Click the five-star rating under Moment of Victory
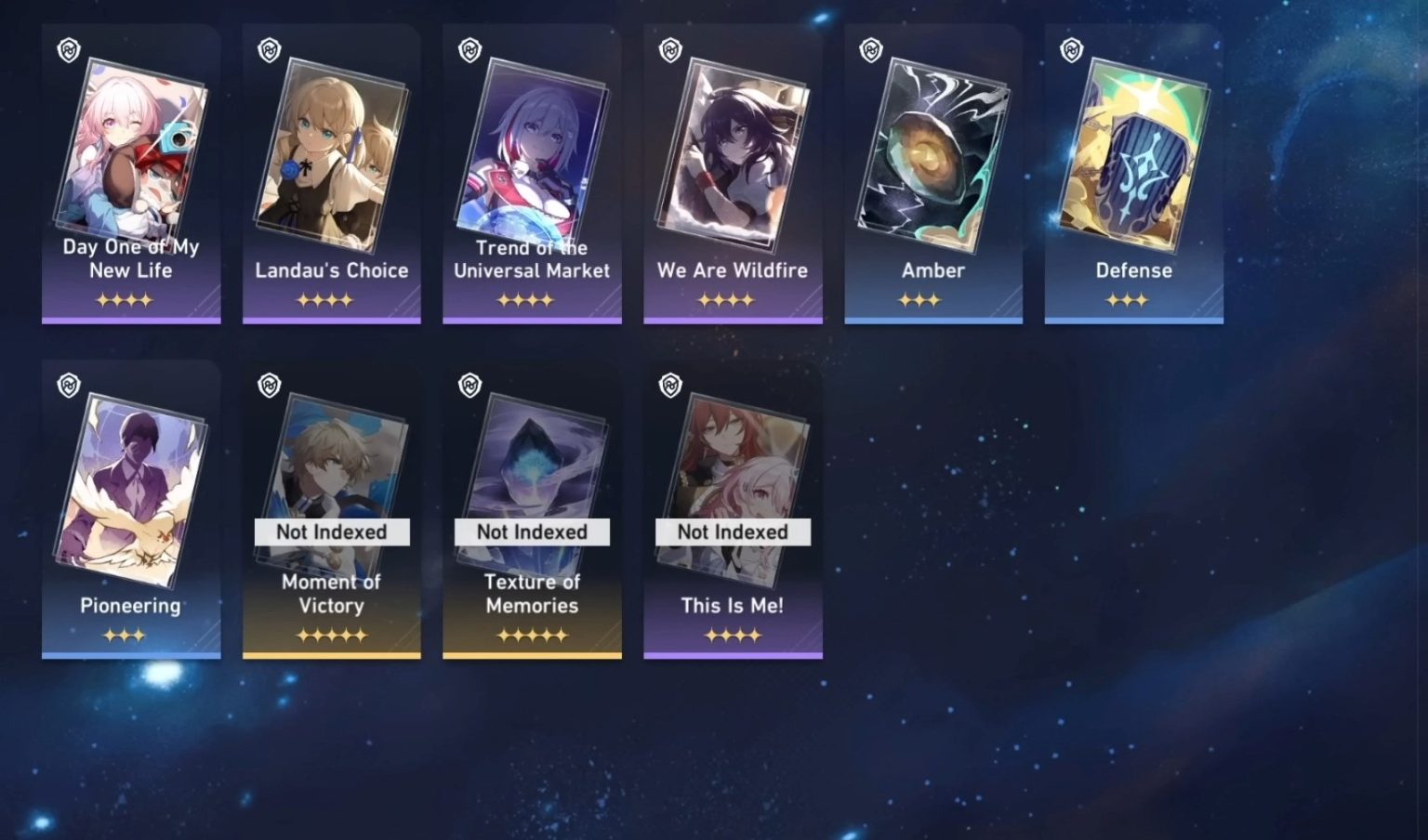 pos(331,635)
